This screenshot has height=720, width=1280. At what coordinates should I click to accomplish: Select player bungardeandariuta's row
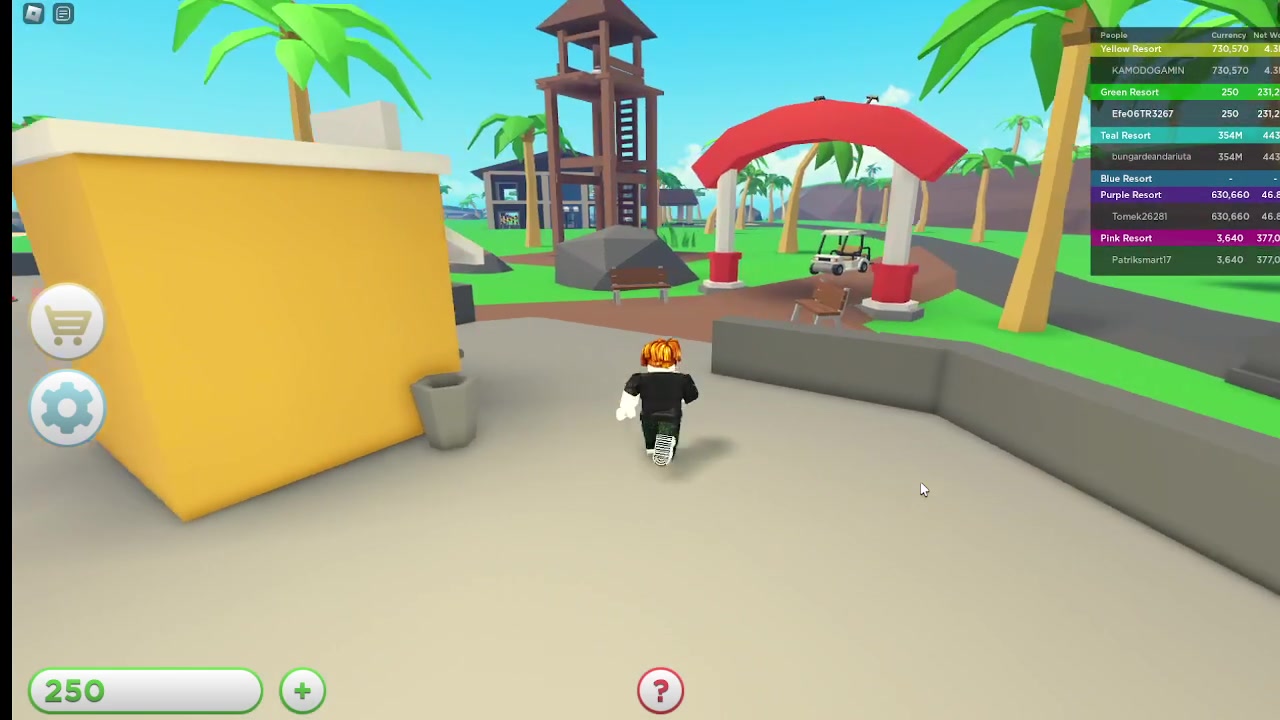coord(1151,156)
